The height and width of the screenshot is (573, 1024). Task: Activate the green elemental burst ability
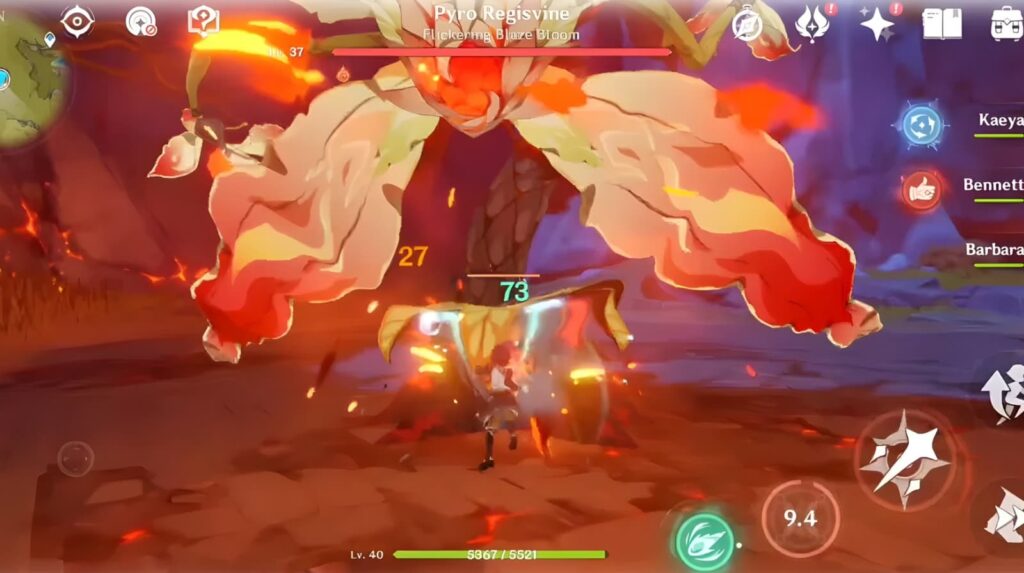[x=705, y=541]
